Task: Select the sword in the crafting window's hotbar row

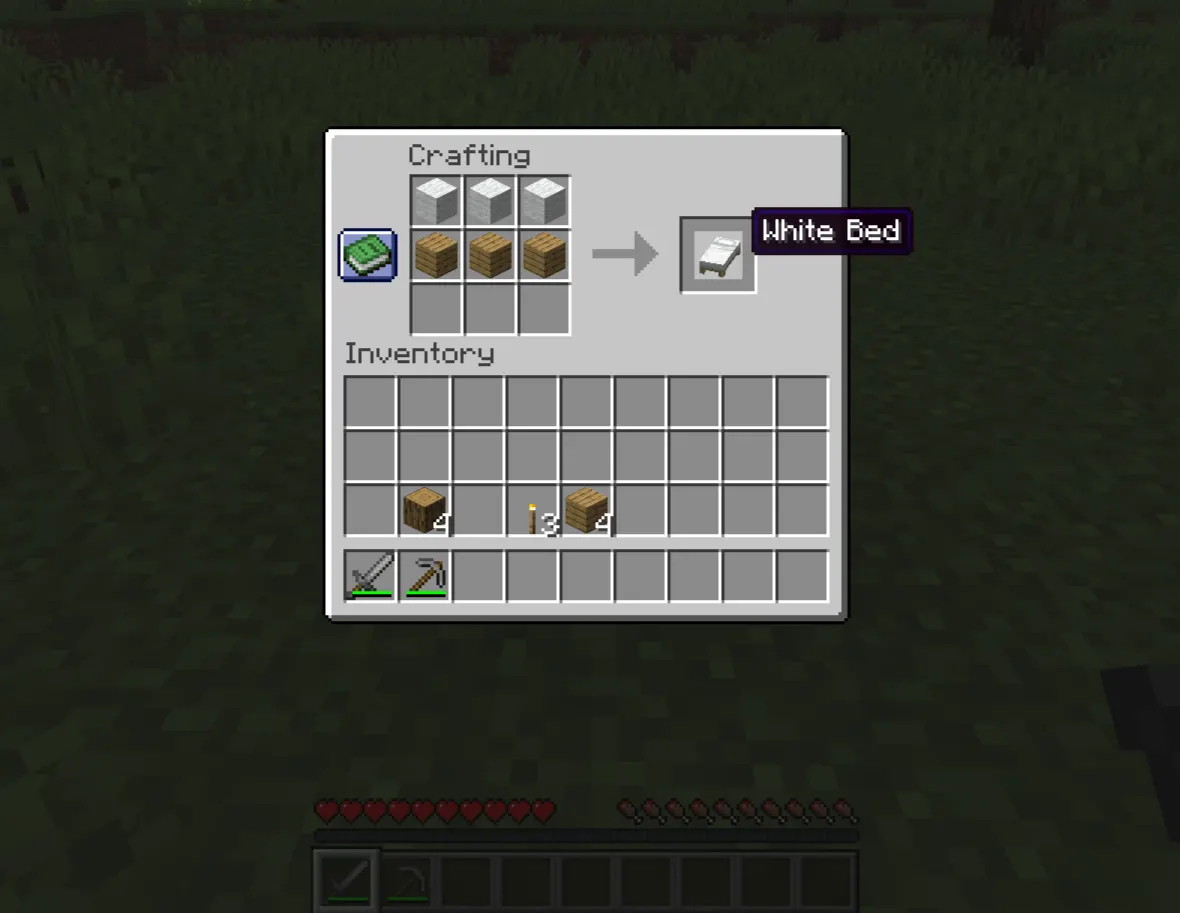Action: click(x=370, y=576)
